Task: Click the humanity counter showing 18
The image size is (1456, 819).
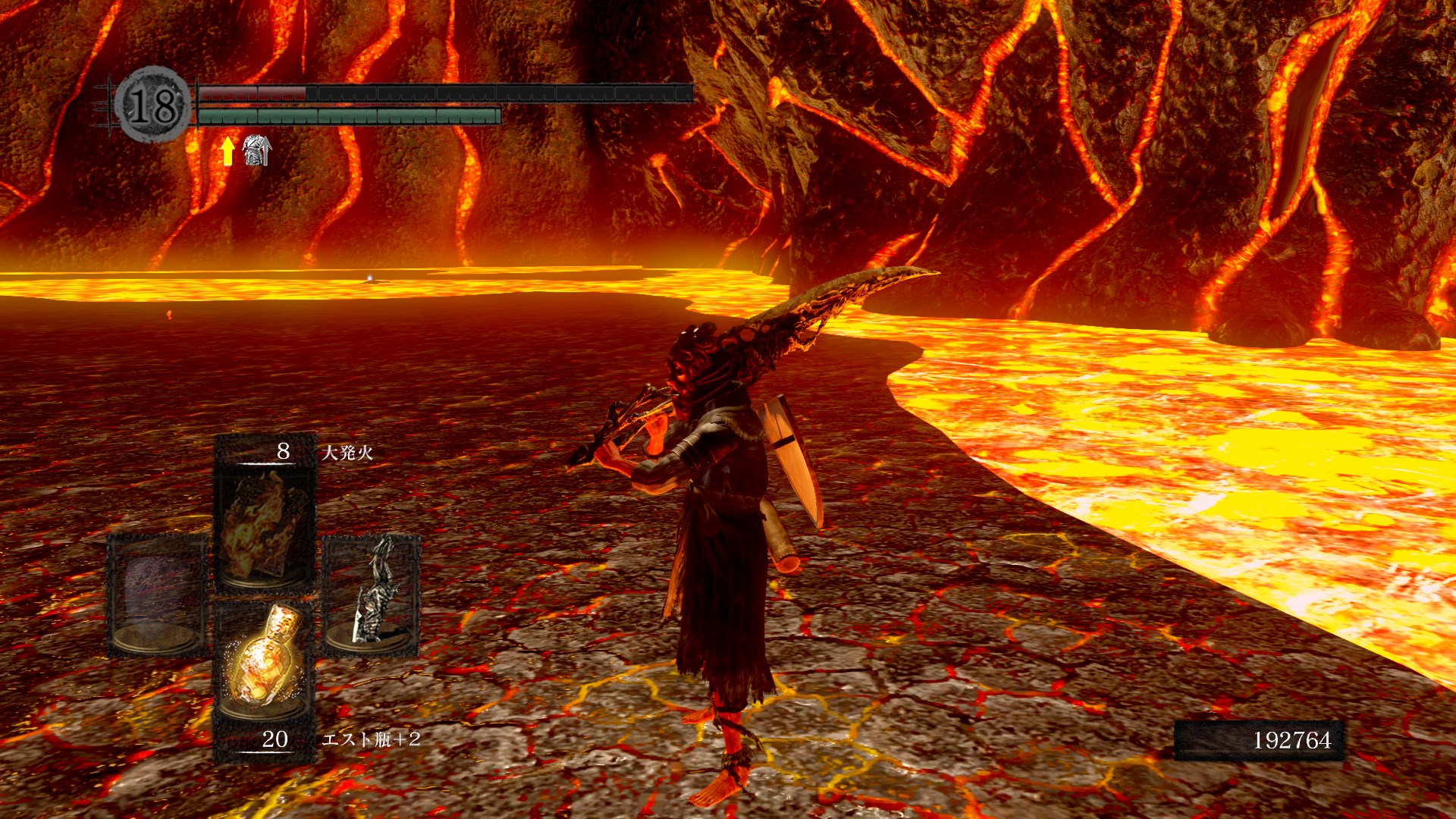Action: 152,105
